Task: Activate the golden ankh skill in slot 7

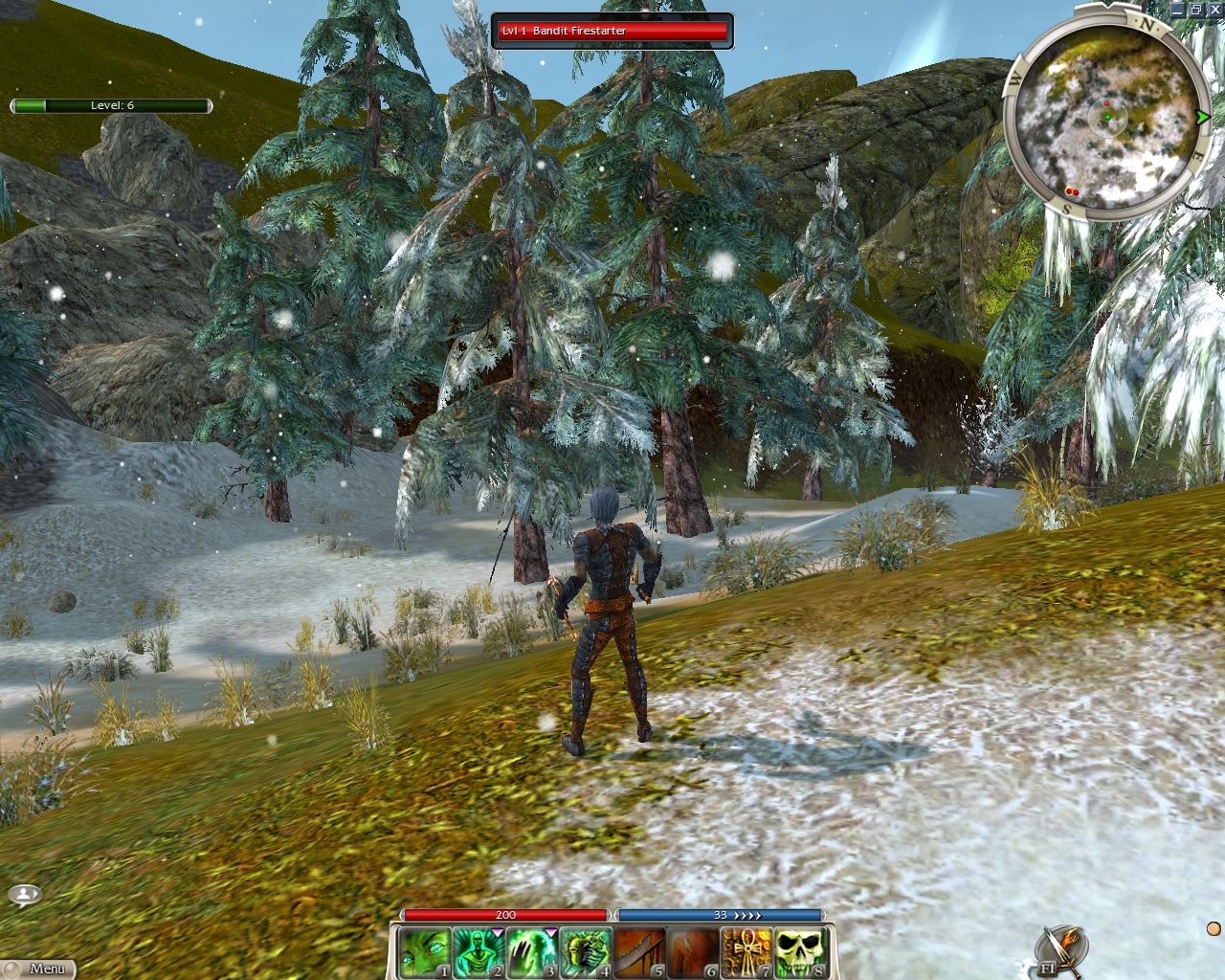Action: click(x=746, y=953)
